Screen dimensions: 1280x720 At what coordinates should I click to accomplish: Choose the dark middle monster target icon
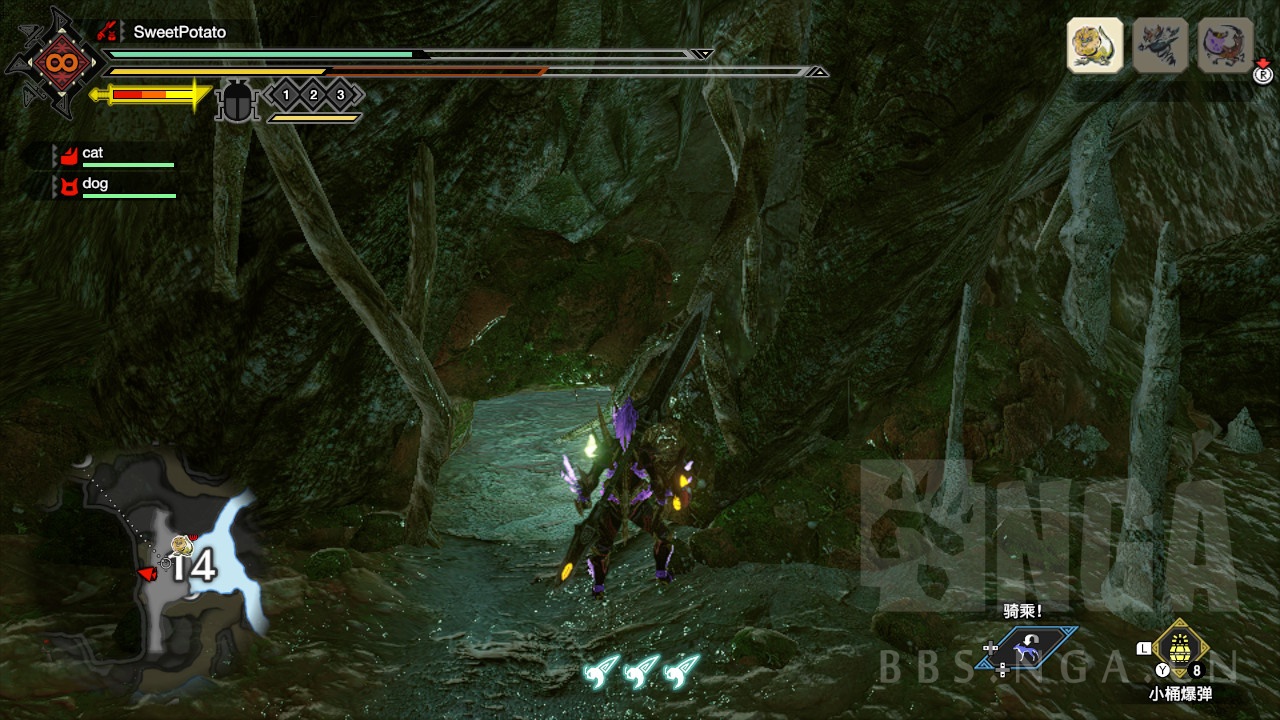tap(1160, 45)
